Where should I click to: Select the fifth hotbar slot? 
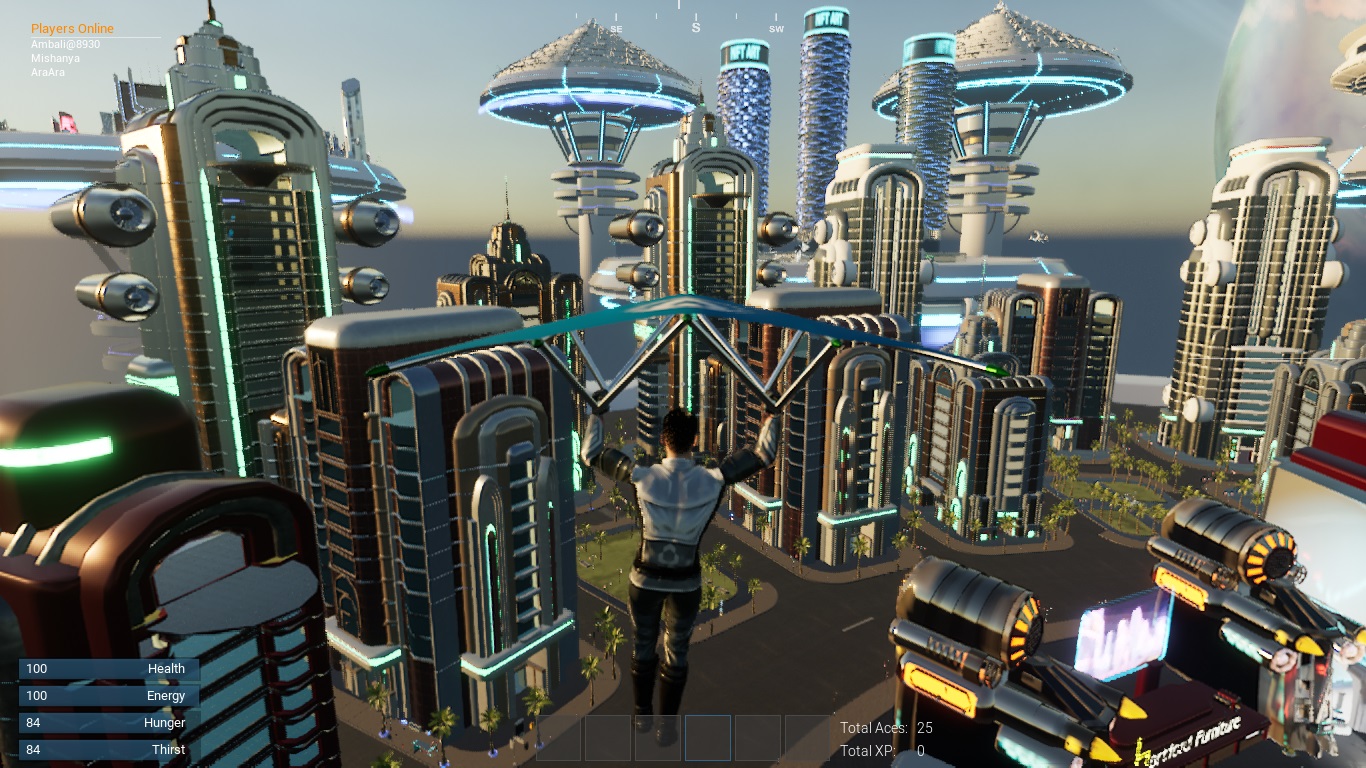click(757, 737)
